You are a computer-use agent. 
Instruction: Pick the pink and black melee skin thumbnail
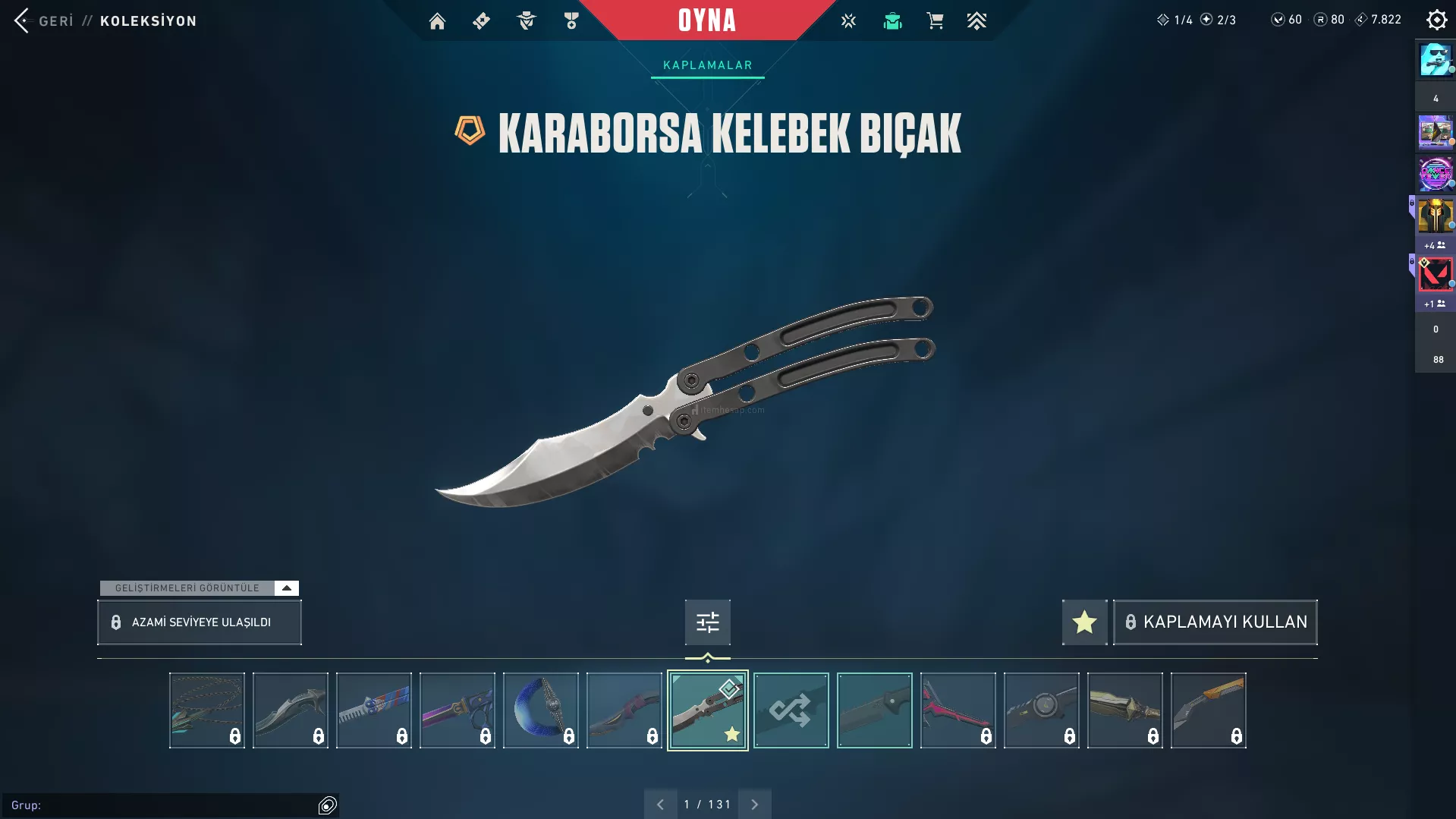click(x=958, y=710)
